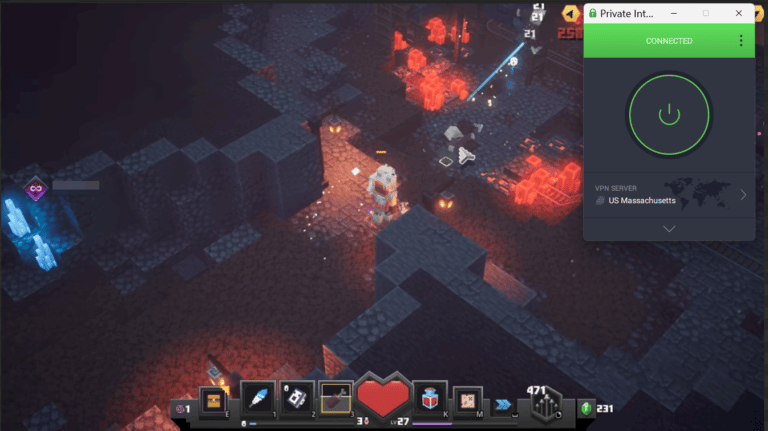
Task: Open the inventory chest icon
Action: 212,401
